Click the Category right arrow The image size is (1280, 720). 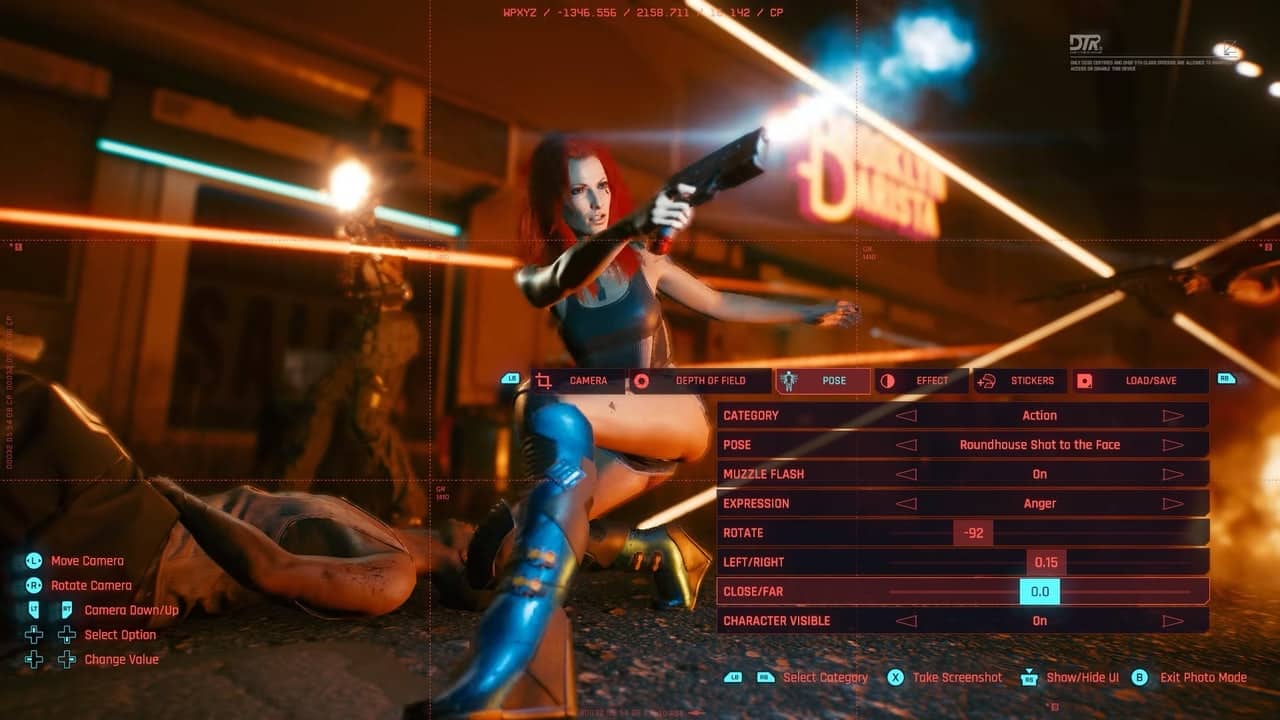point(1173,416)
